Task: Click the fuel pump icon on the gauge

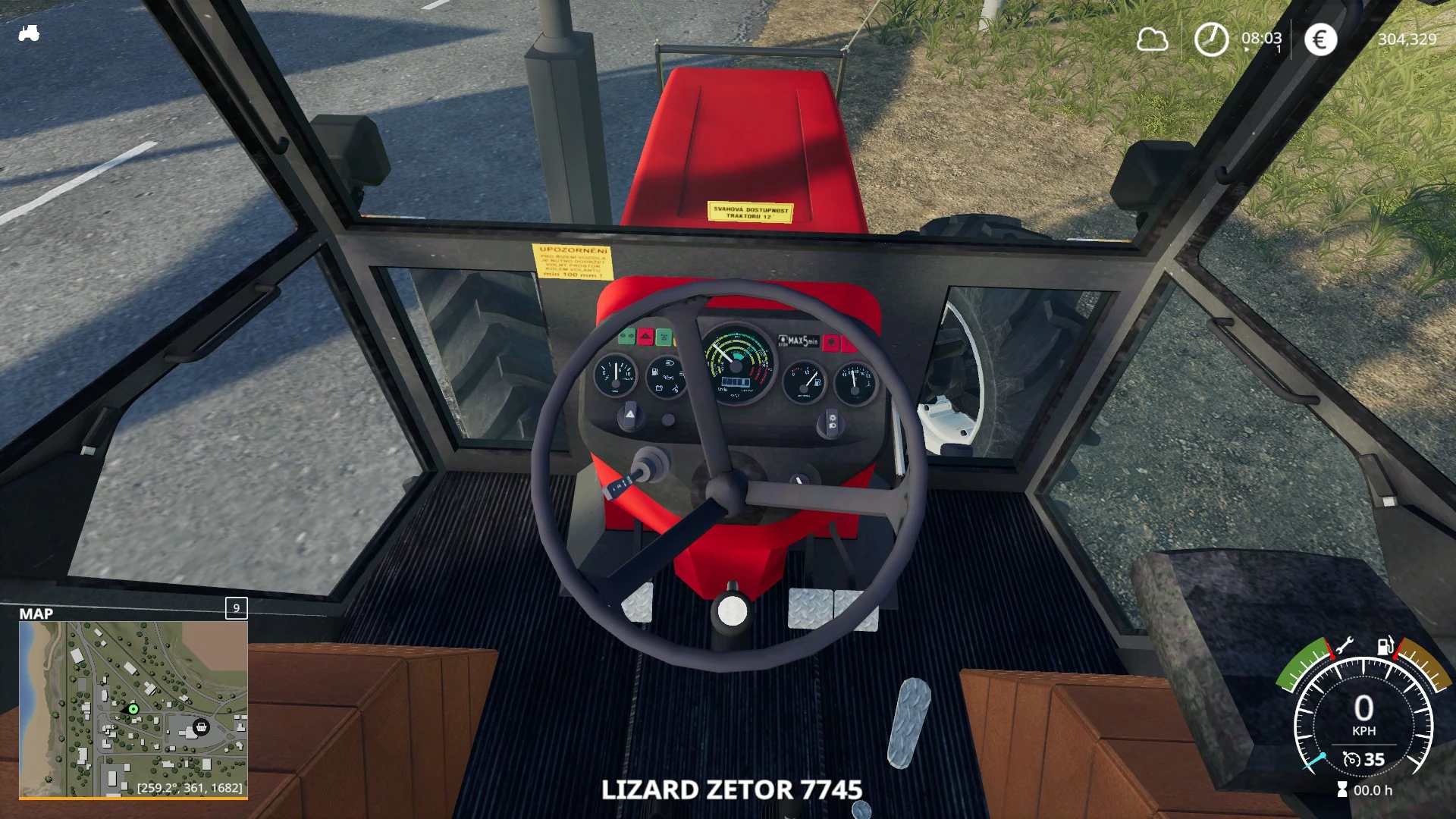Action: point(1385,646)
